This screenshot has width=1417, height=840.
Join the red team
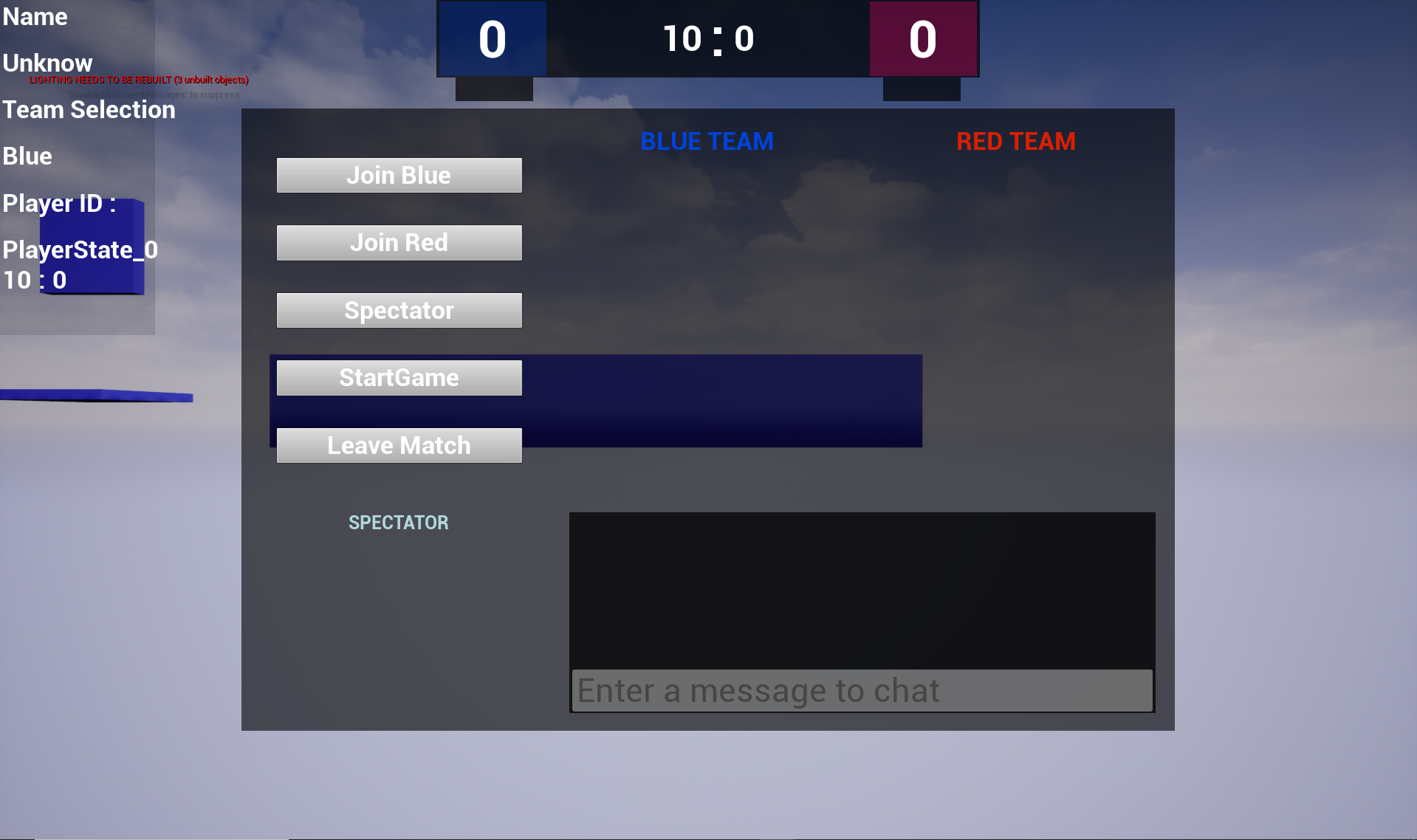399,243
